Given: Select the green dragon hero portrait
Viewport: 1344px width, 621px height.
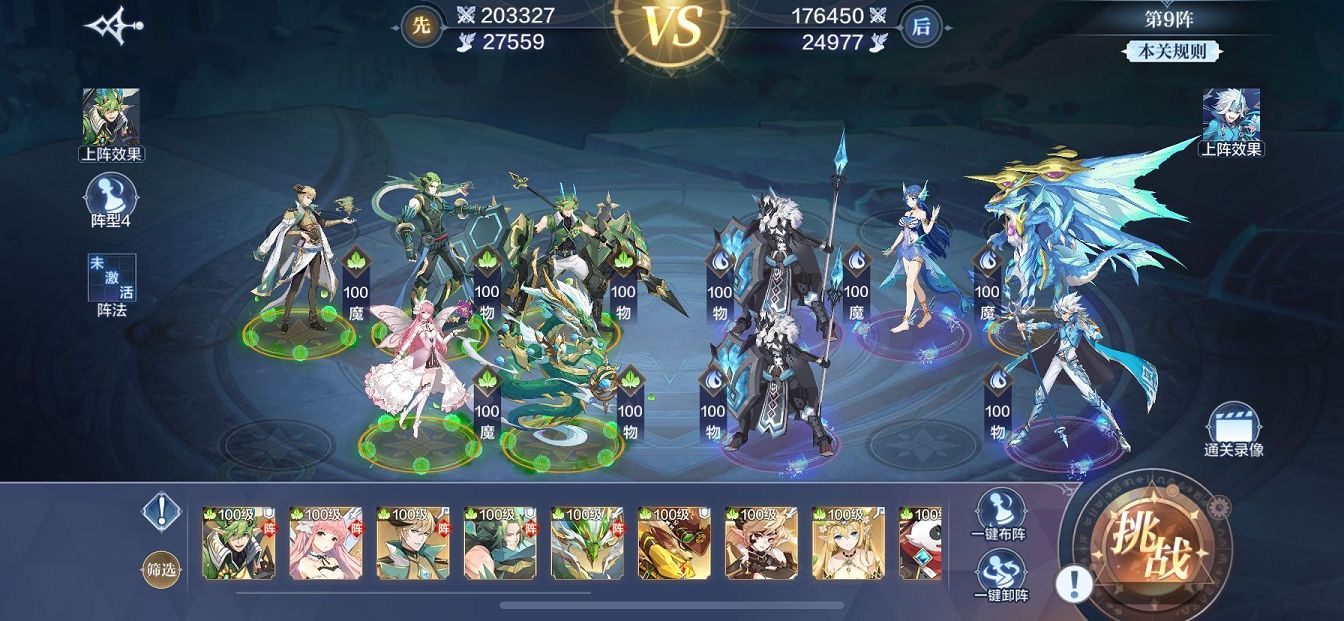Looking at the screenshot, I should click(x=587, y=543).
